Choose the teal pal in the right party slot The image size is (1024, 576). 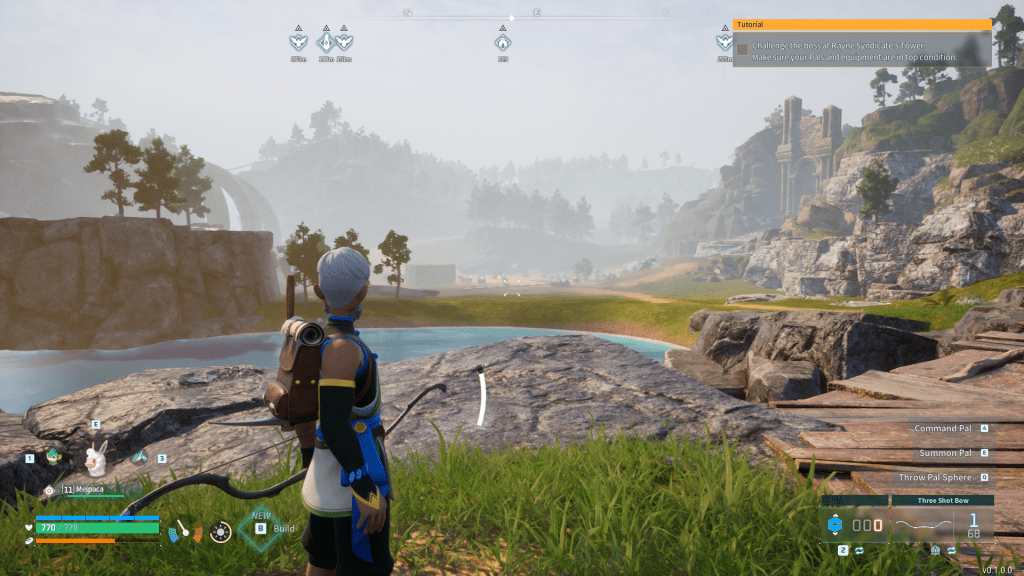[x=139, y=457]
